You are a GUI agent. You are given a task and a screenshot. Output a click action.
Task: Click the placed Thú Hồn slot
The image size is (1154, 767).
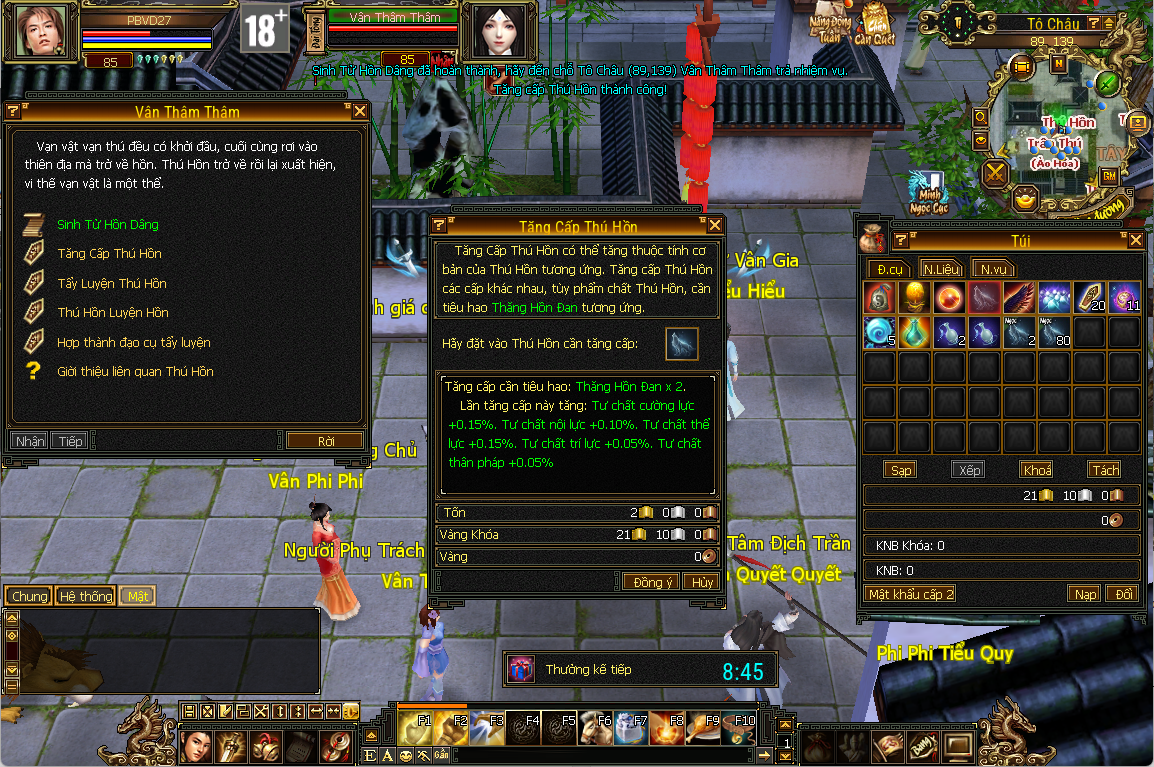(x=682, y=344)
